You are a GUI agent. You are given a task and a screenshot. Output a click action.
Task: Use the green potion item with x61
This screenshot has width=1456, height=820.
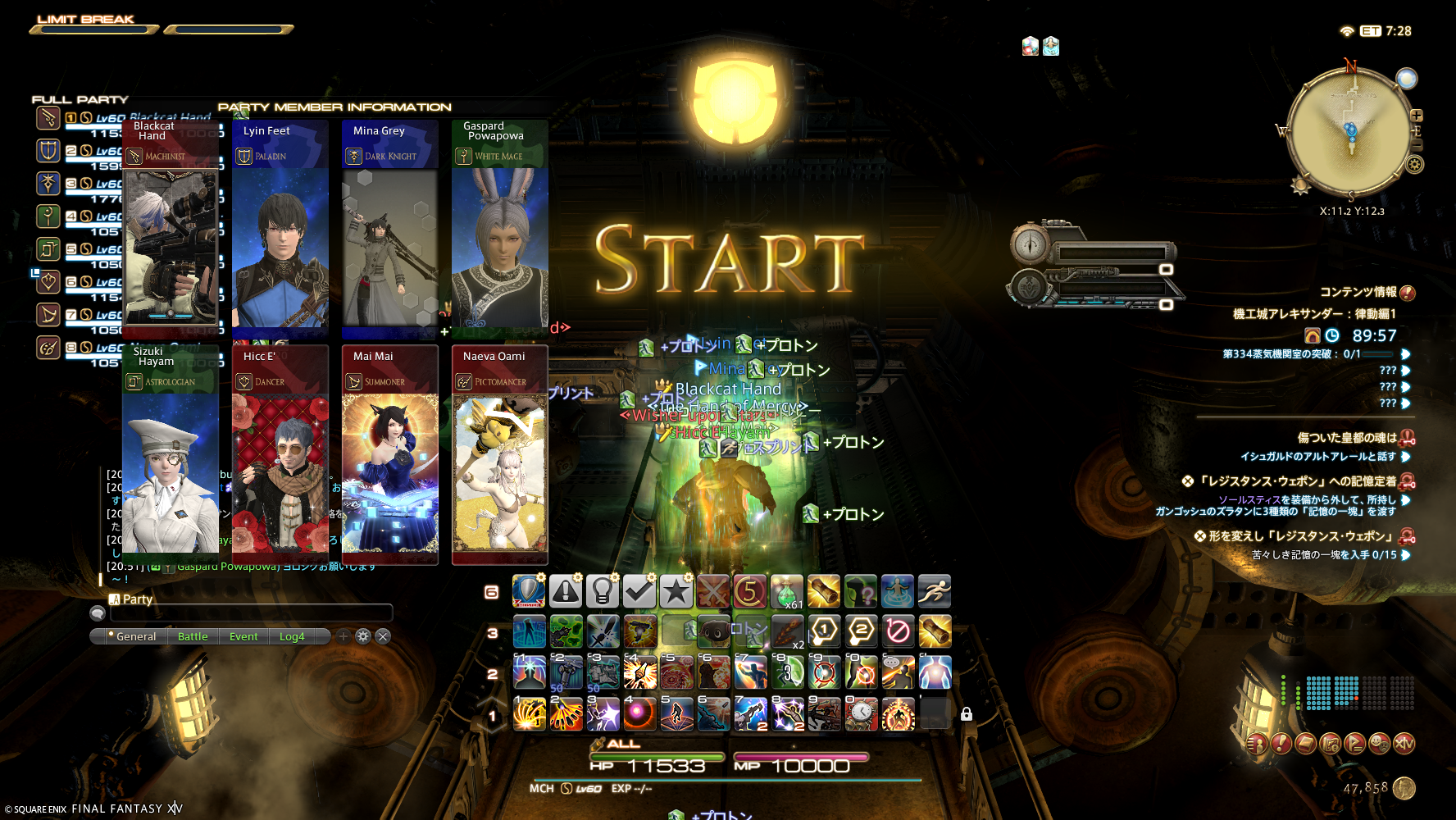tap(786, 591)
